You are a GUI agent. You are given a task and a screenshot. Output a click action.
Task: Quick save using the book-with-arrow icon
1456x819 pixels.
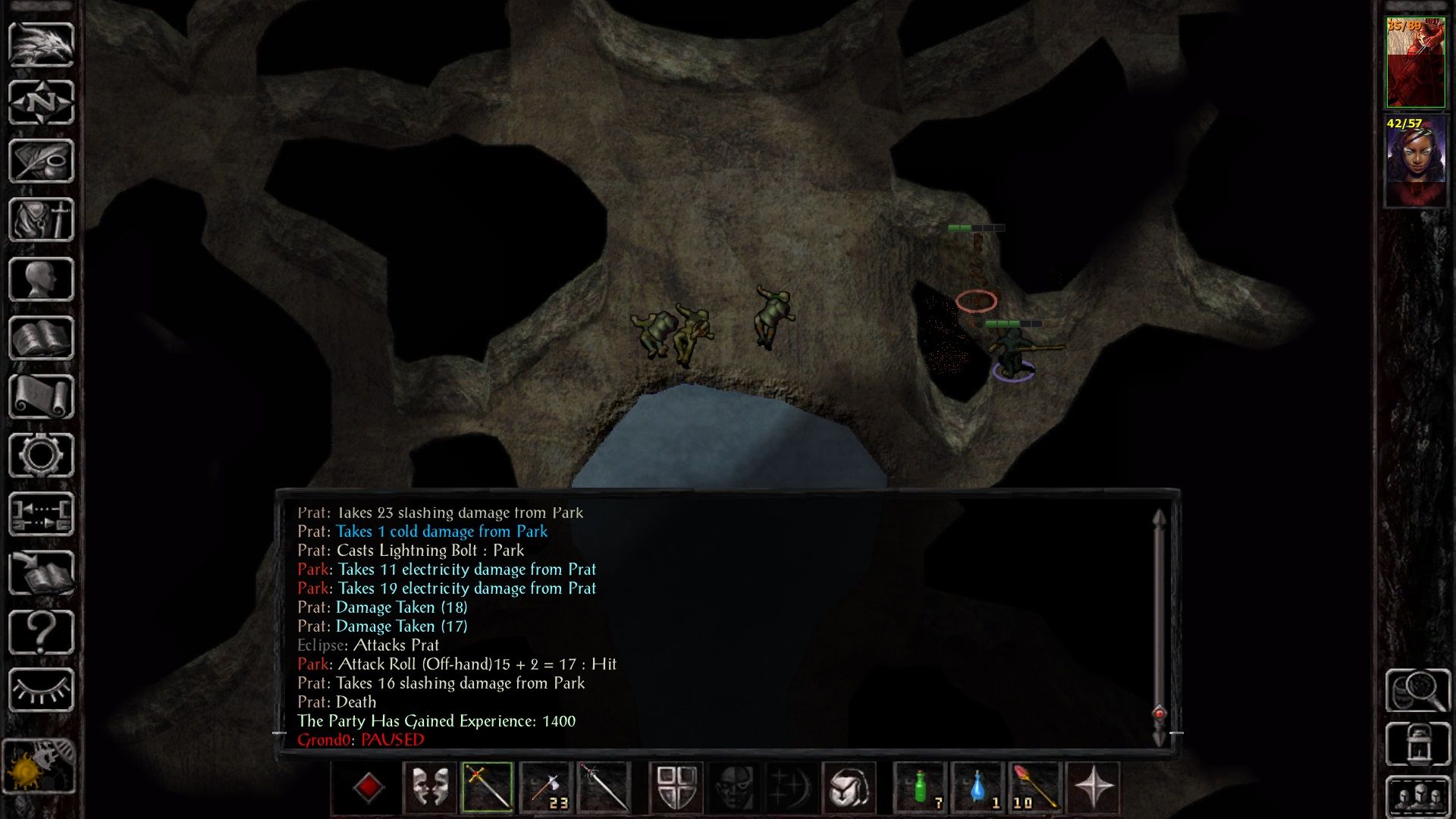point(41,573)
